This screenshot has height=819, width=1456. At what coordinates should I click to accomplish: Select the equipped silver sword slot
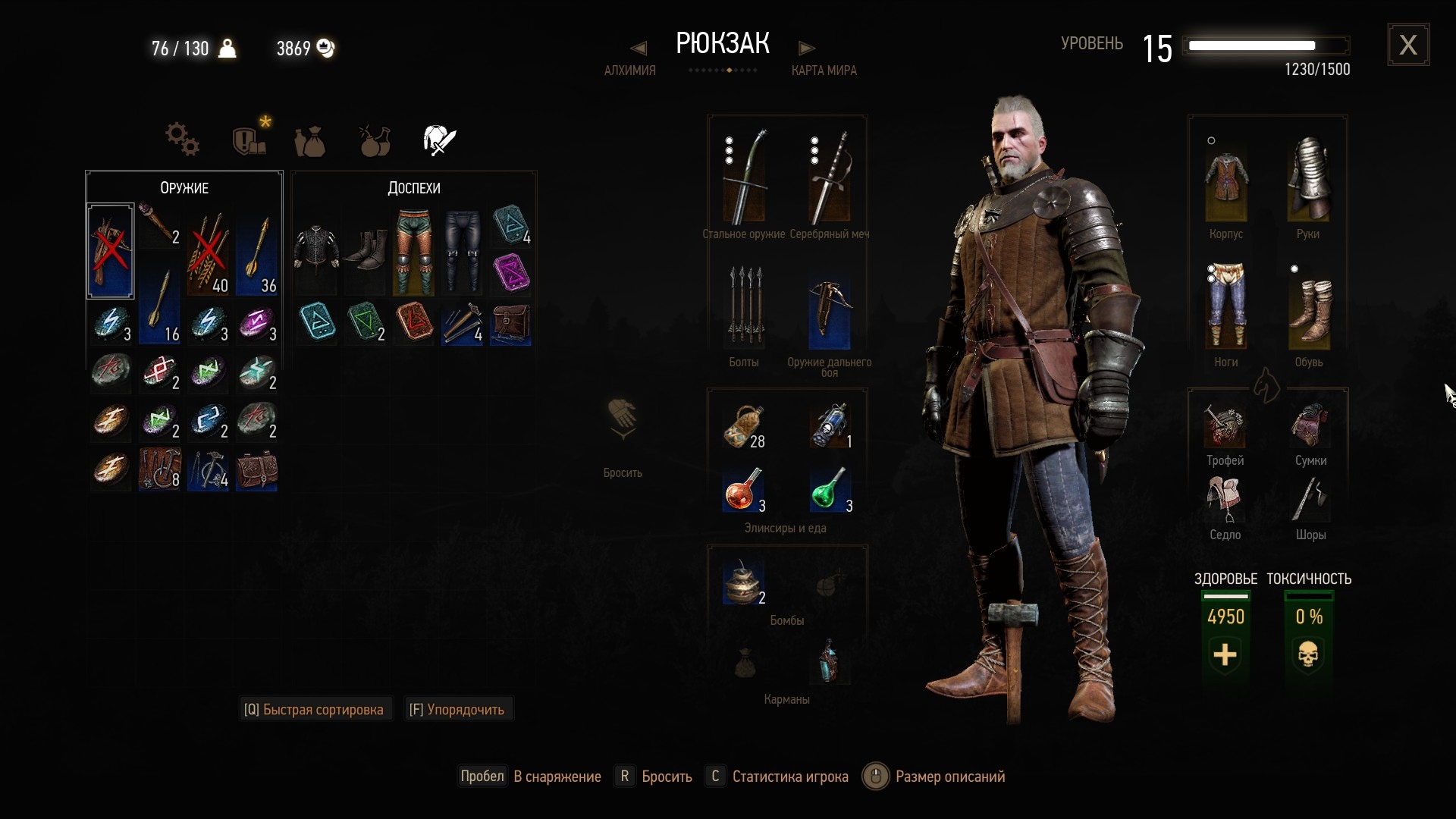click(x=829, y=177)
